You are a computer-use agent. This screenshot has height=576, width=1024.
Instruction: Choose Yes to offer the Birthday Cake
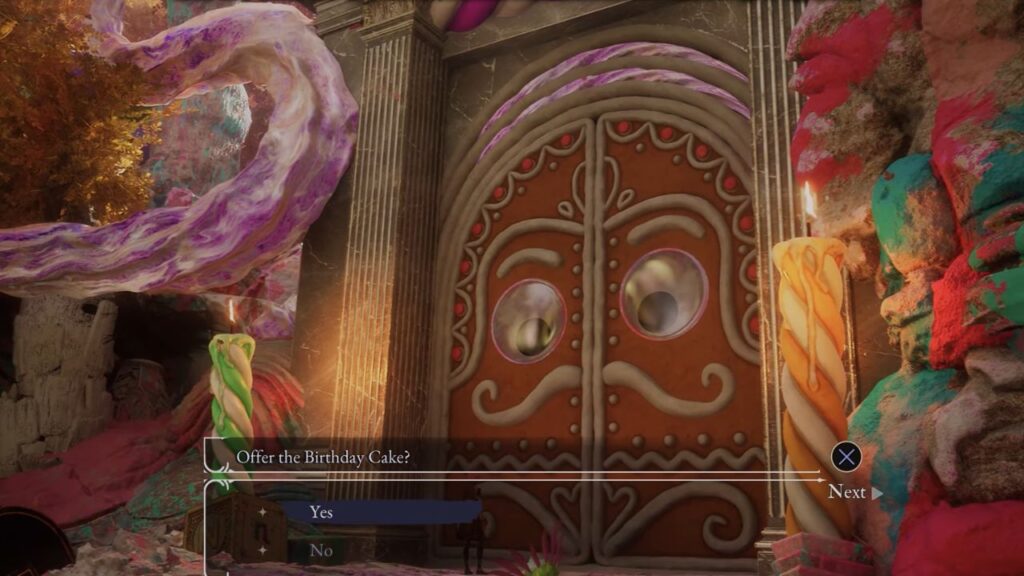coord(321,512)
